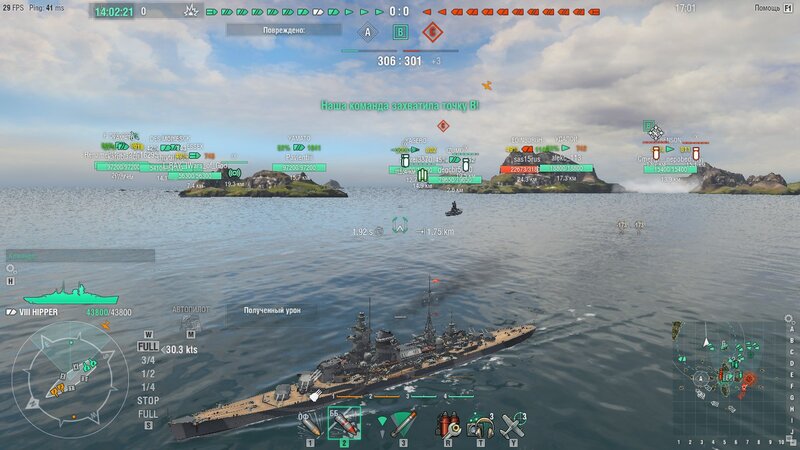
Task: Select capture point B marker
Action: click(x=400, y=32)
